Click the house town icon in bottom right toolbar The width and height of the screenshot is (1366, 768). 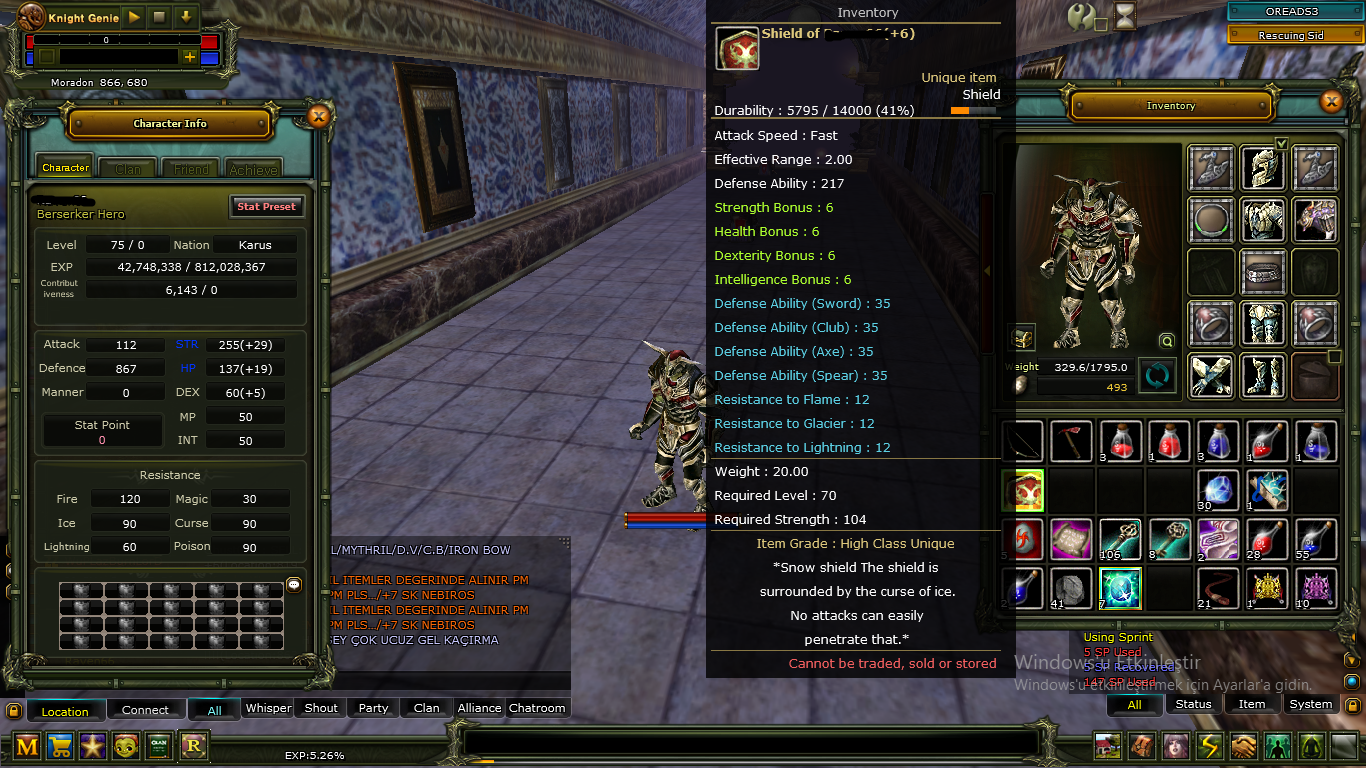click(1107, 746)
